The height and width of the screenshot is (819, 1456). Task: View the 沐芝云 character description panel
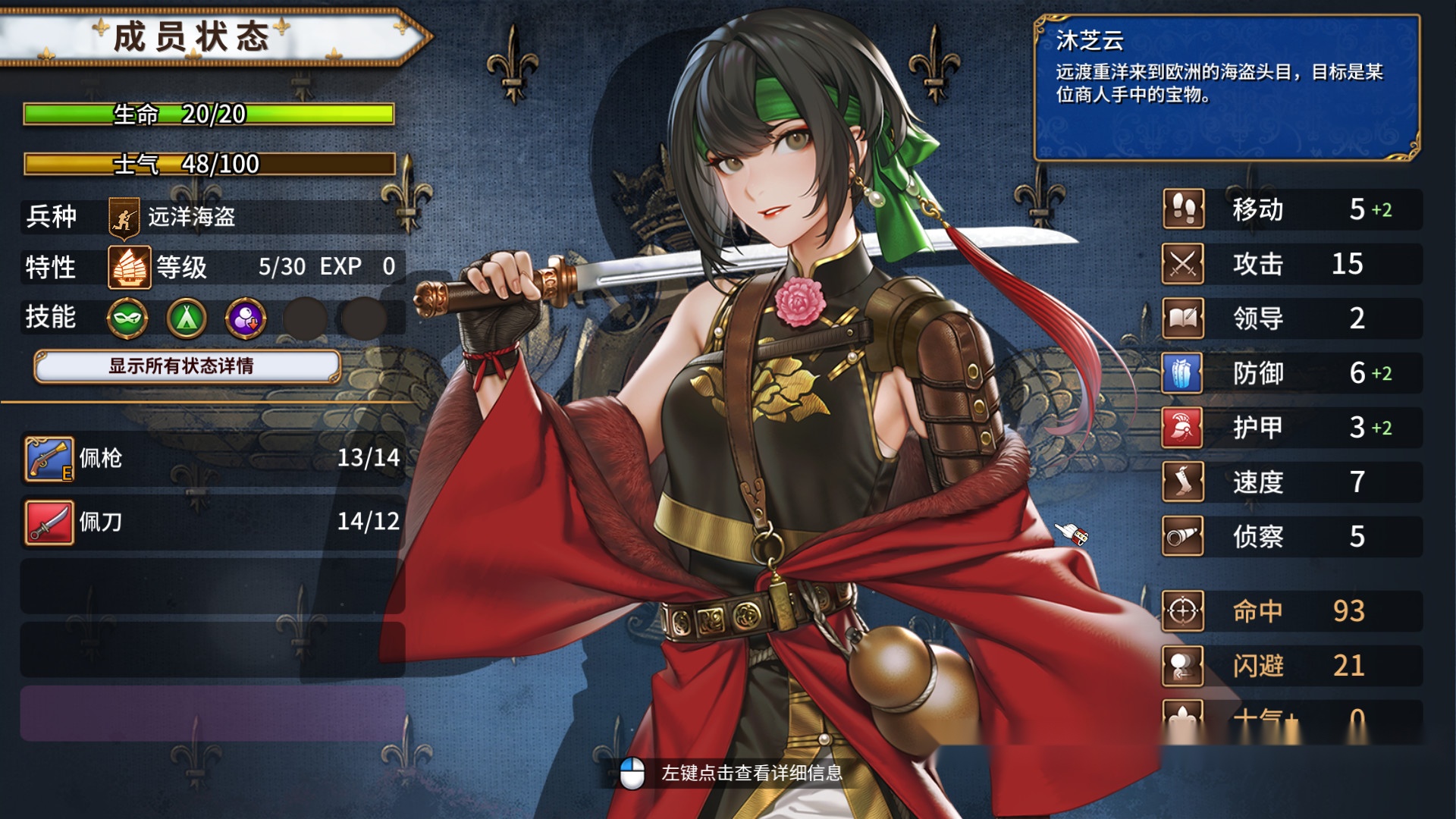(x=1226, y=87)
